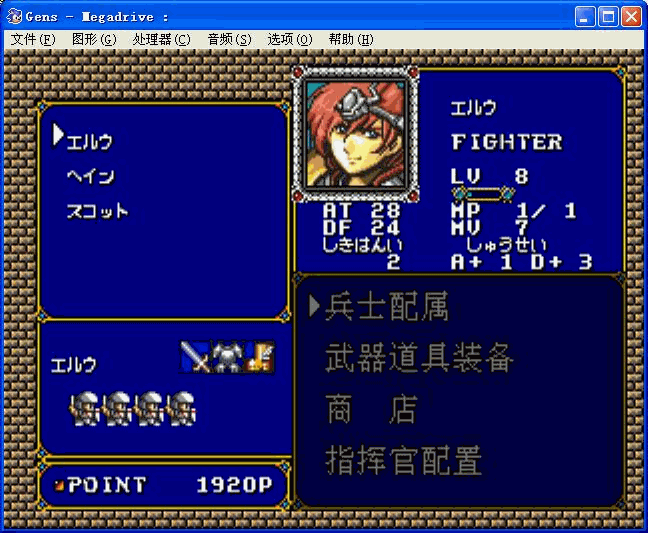
Task: Select the crossed swords equipment icon
Action: [196, 357]
